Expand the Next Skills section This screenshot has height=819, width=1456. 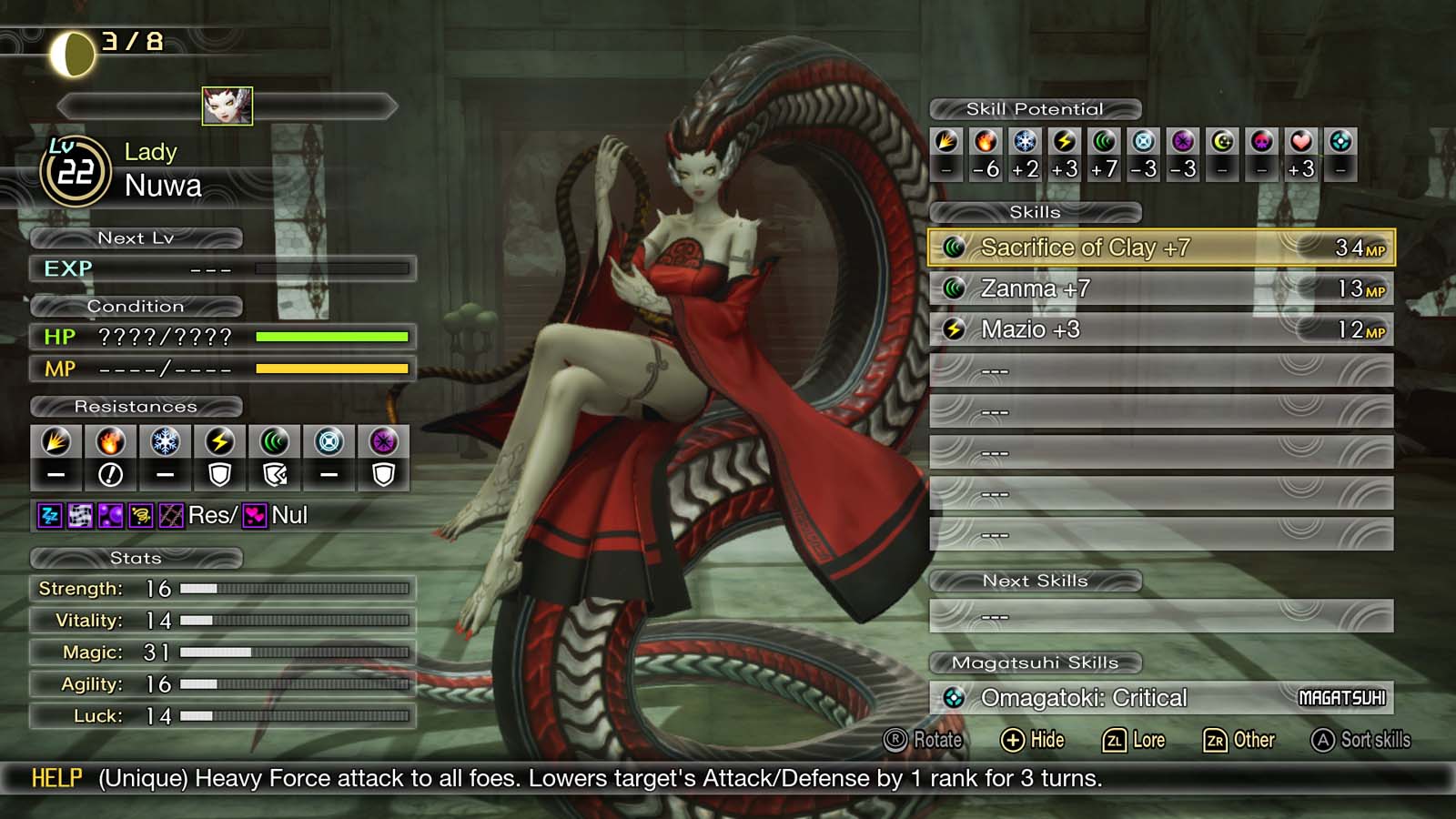click(x=1036, y=581)
